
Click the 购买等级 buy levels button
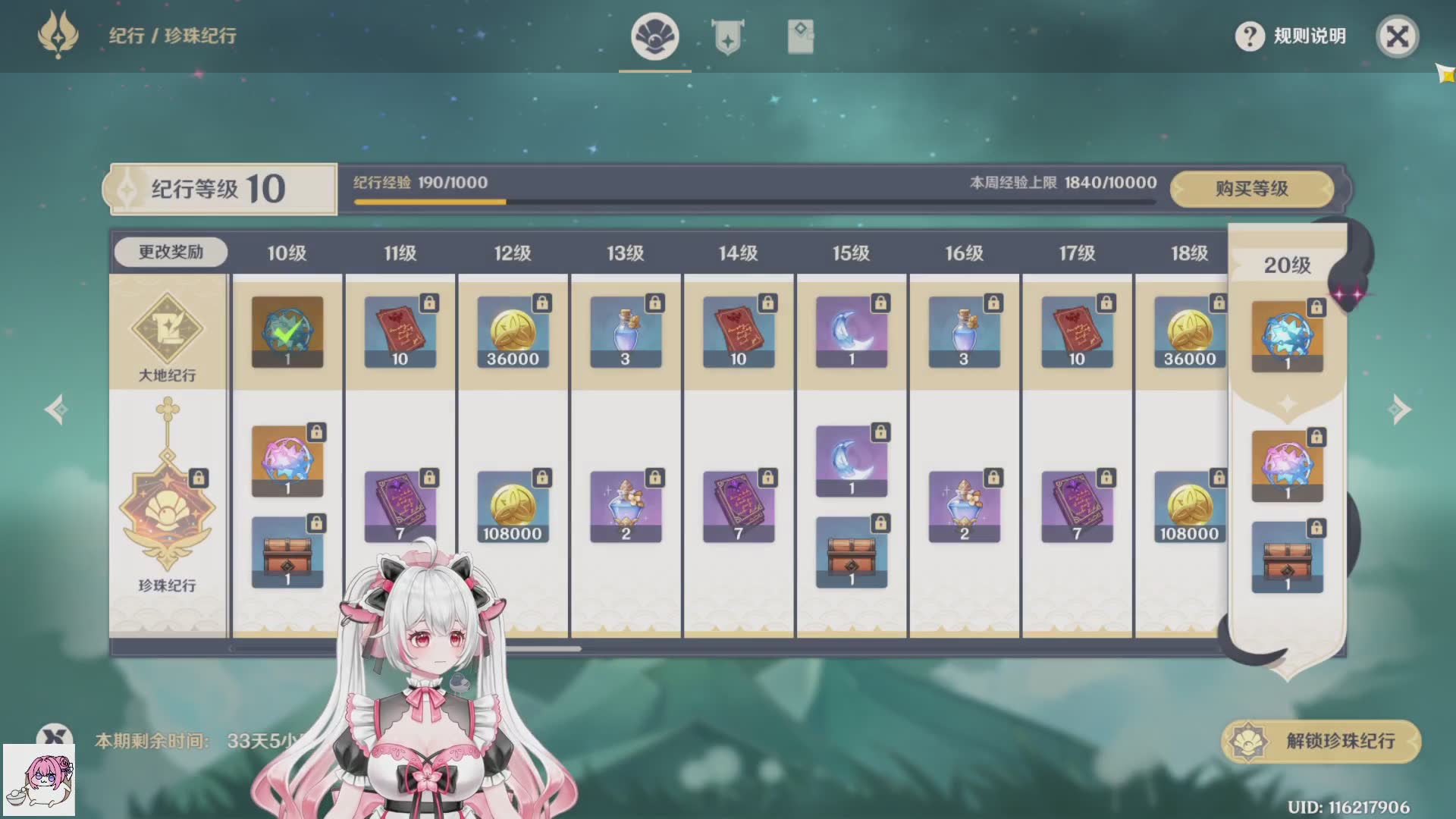[x=1251, y=189]
